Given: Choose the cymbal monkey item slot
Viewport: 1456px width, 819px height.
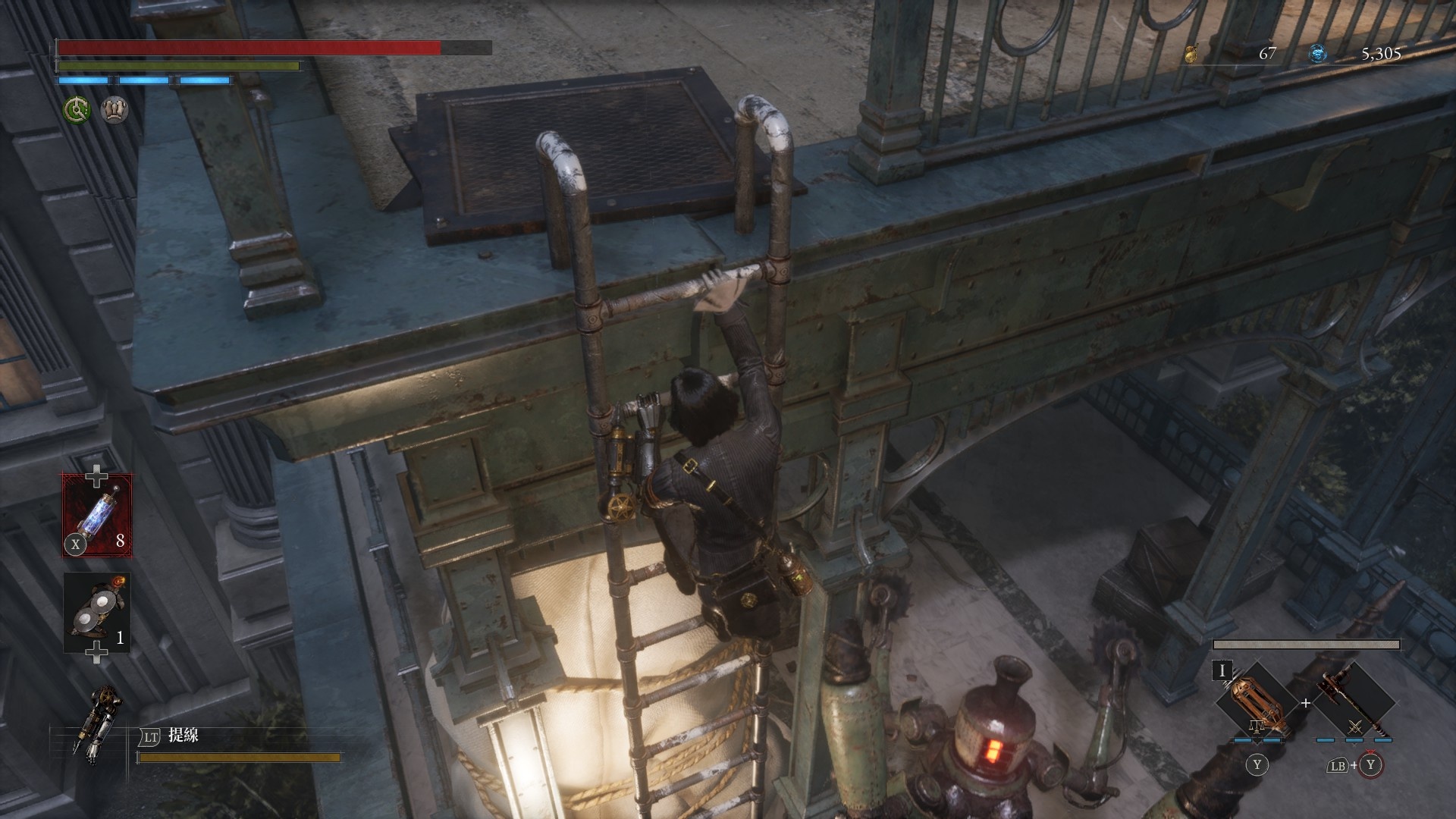Looking at the screenshot, I should click(98, 613).
